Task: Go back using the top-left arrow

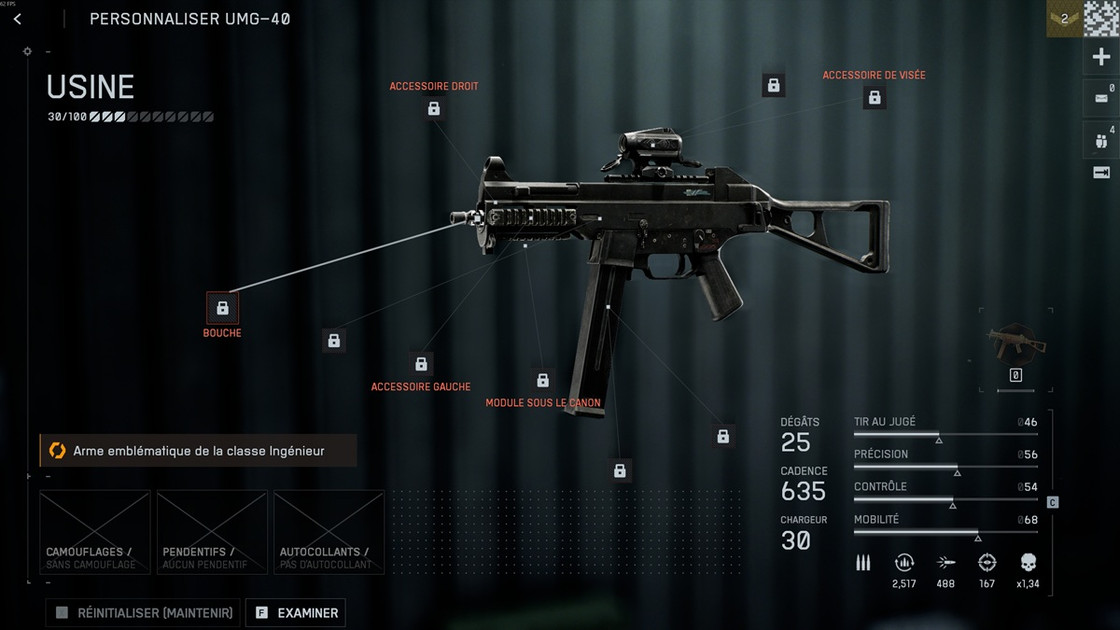Action: (x=17, y=19)
